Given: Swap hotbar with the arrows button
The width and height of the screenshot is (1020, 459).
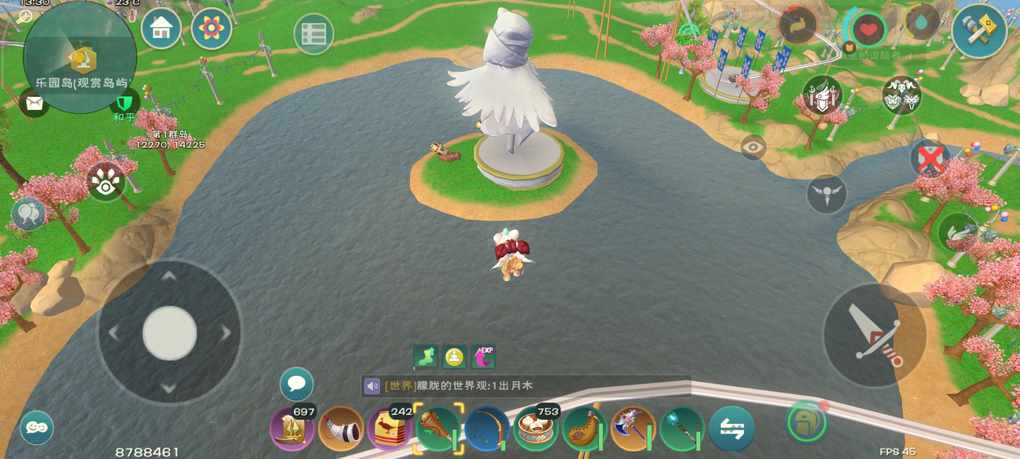Looking at the screenshot, I should coord(731,429).
